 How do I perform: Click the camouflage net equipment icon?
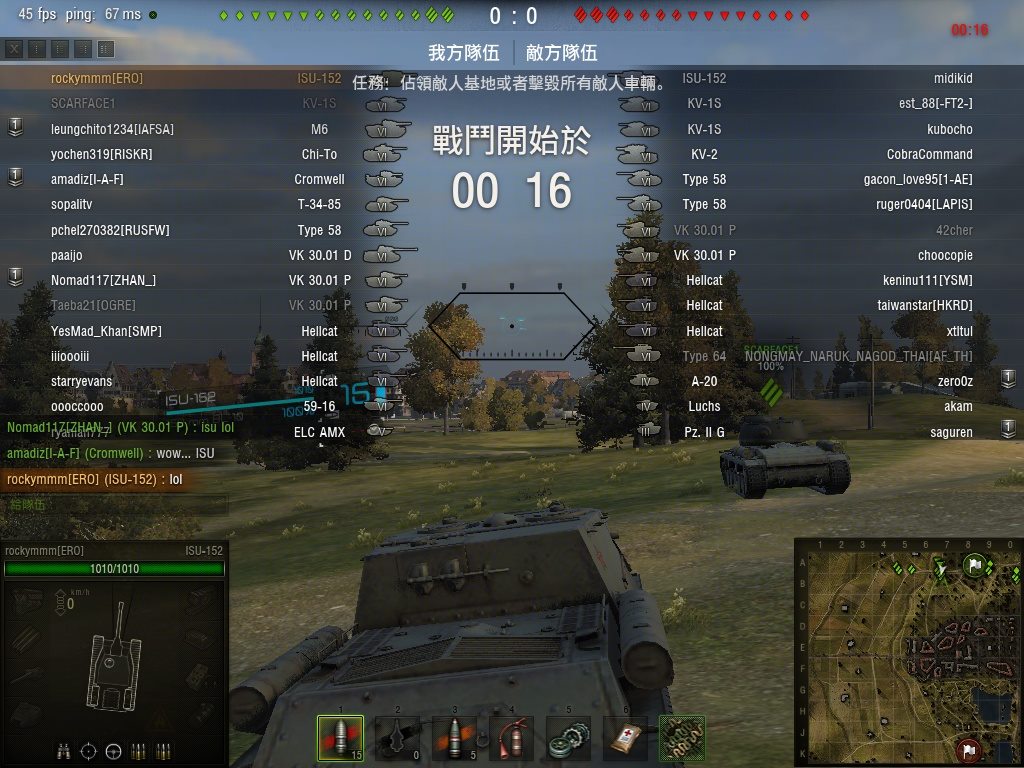click(x=683, y=738)
